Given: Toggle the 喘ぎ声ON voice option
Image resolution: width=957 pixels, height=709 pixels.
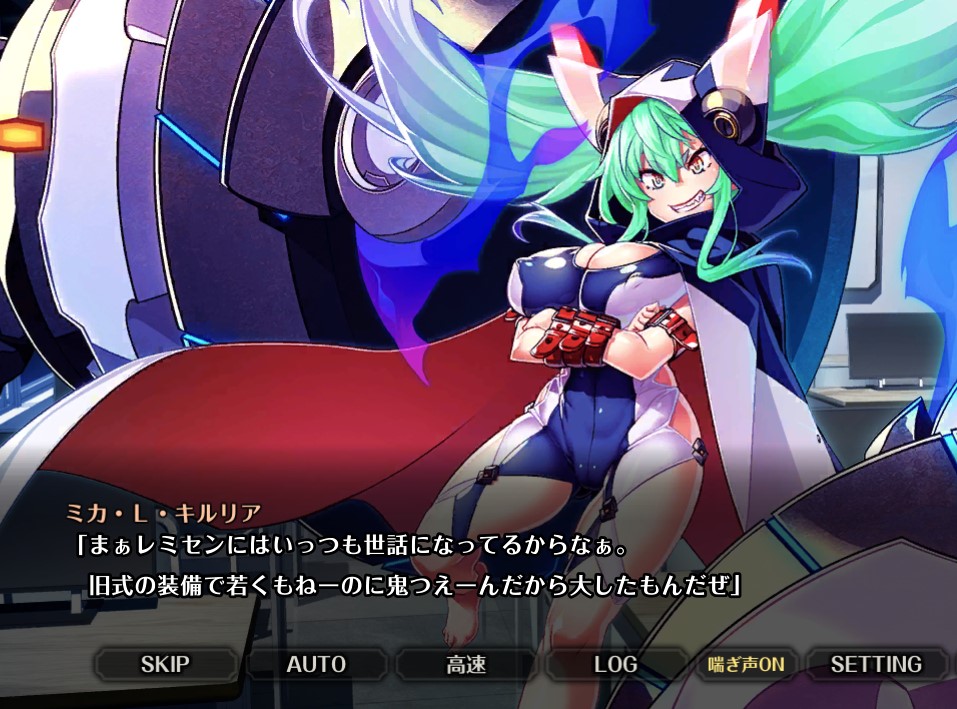Looking at the screenshot, I should click(x=746, y=664).
